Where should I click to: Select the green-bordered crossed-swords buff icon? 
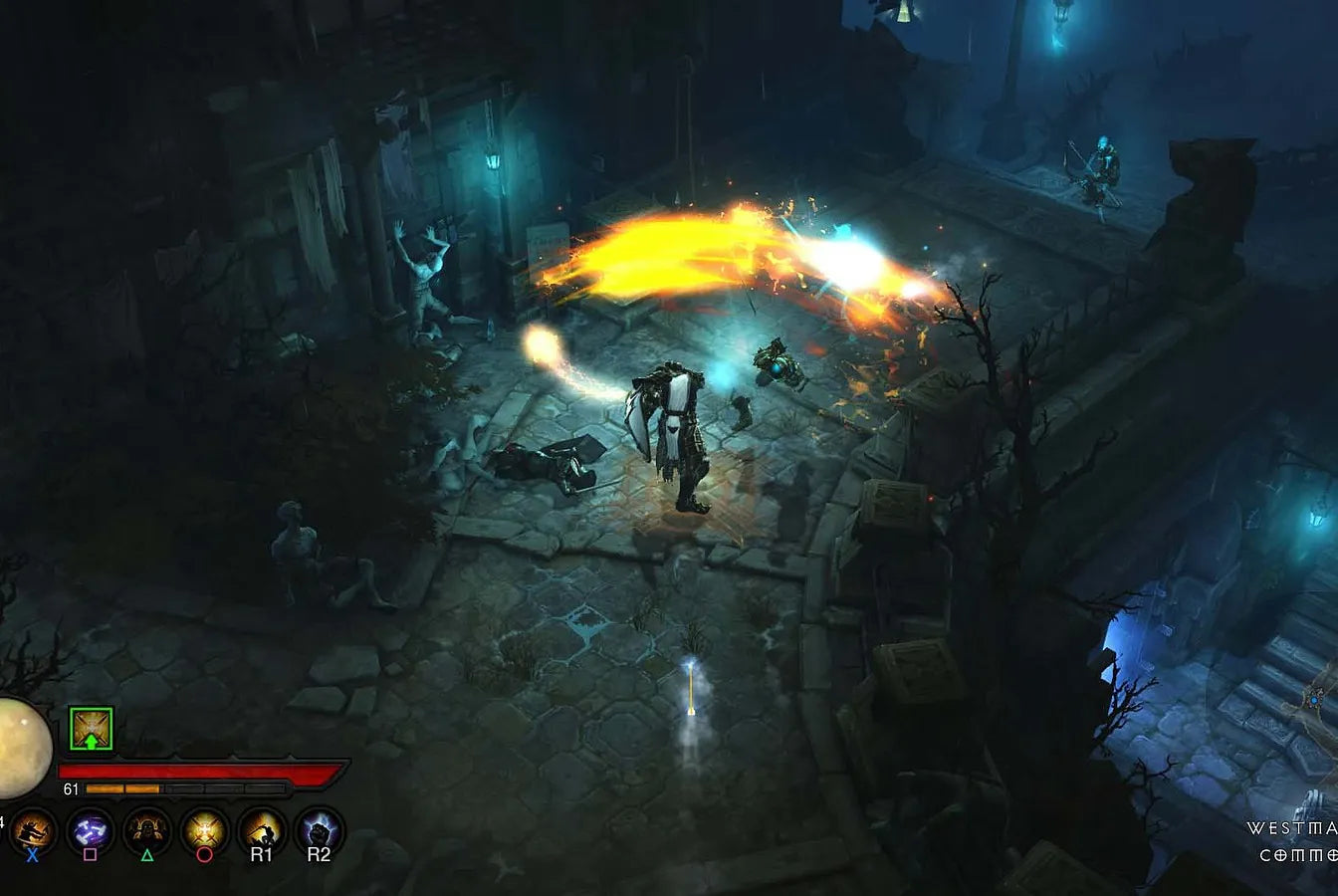click(x=91, y=729)
